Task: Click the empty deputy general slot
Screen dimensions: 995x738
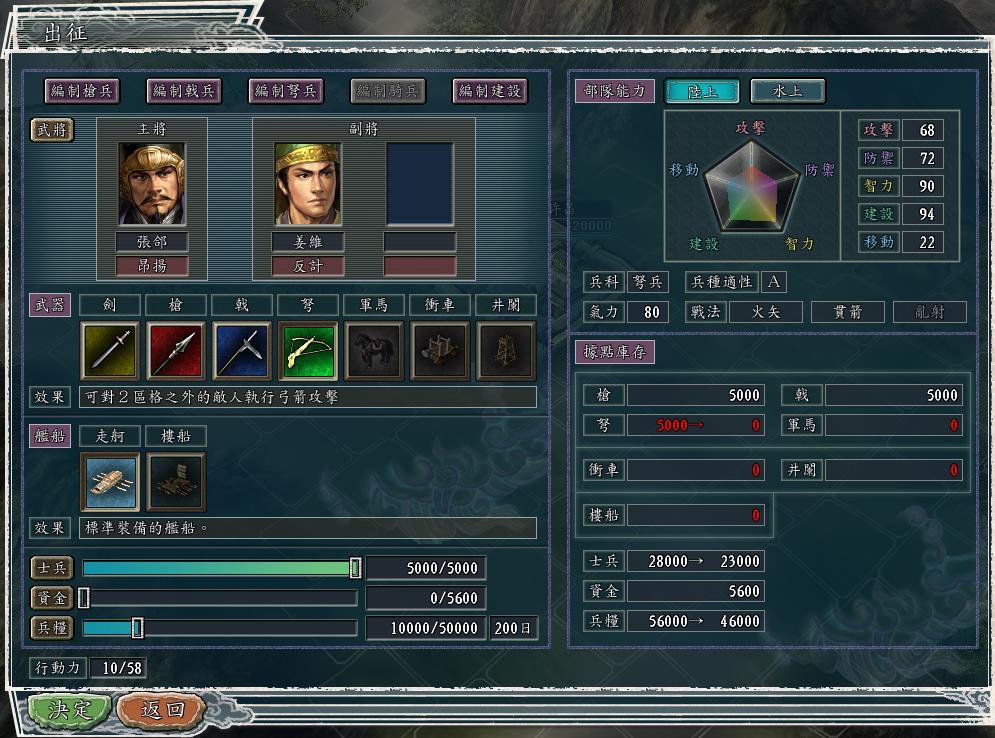Action: (x=420, y=184)
